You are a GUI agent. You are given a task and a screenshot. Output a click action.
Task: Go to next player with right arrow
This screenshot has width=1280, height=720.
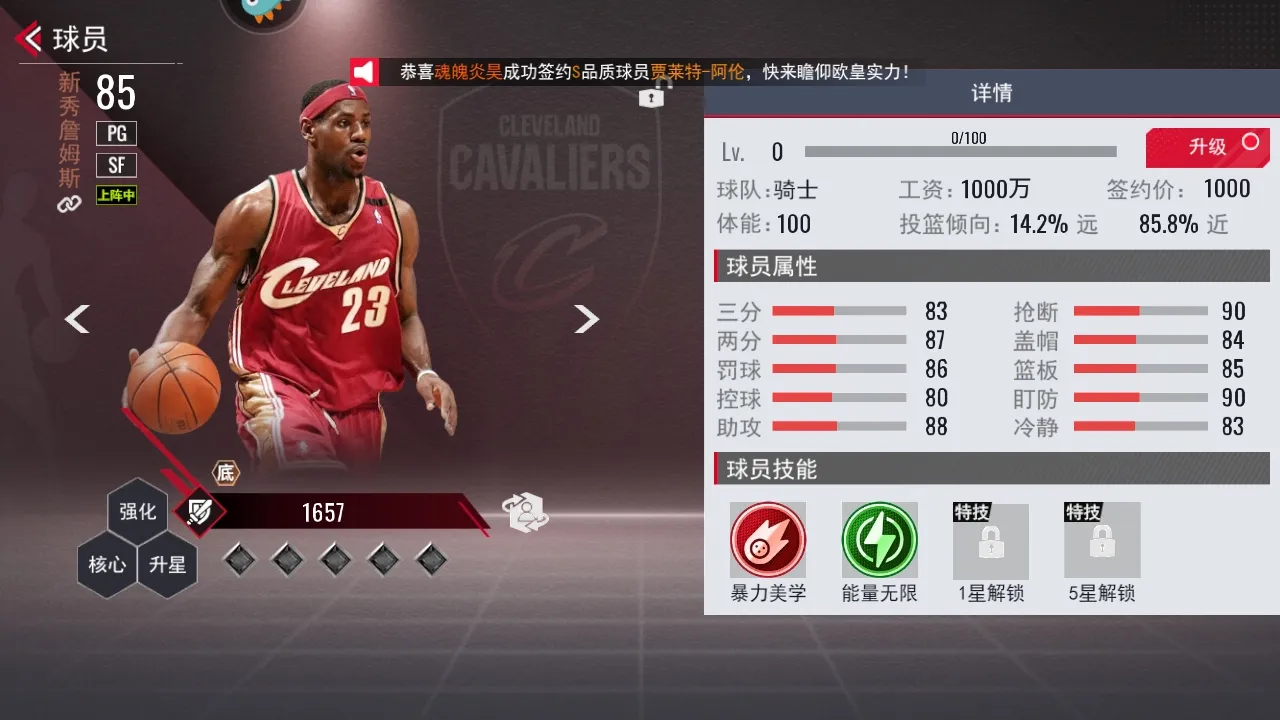point(588,318)
